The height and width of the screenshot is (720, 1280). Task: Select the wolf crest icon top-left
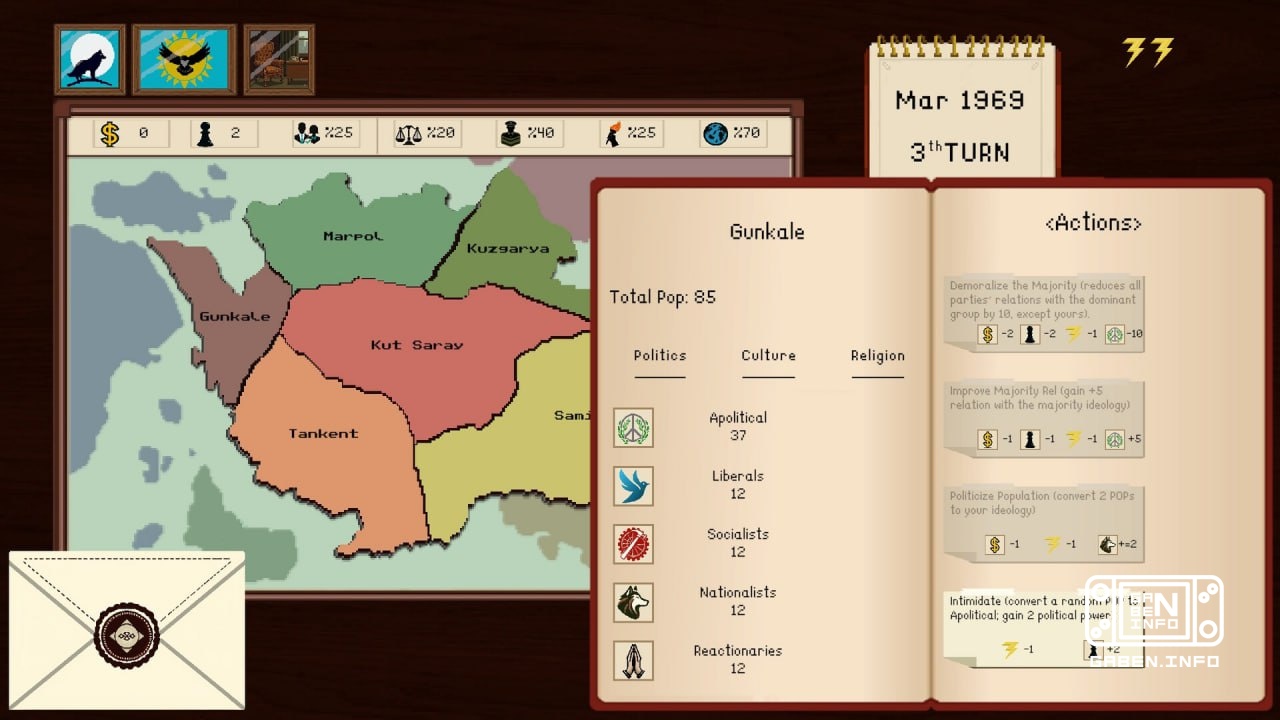pos(89,61)
